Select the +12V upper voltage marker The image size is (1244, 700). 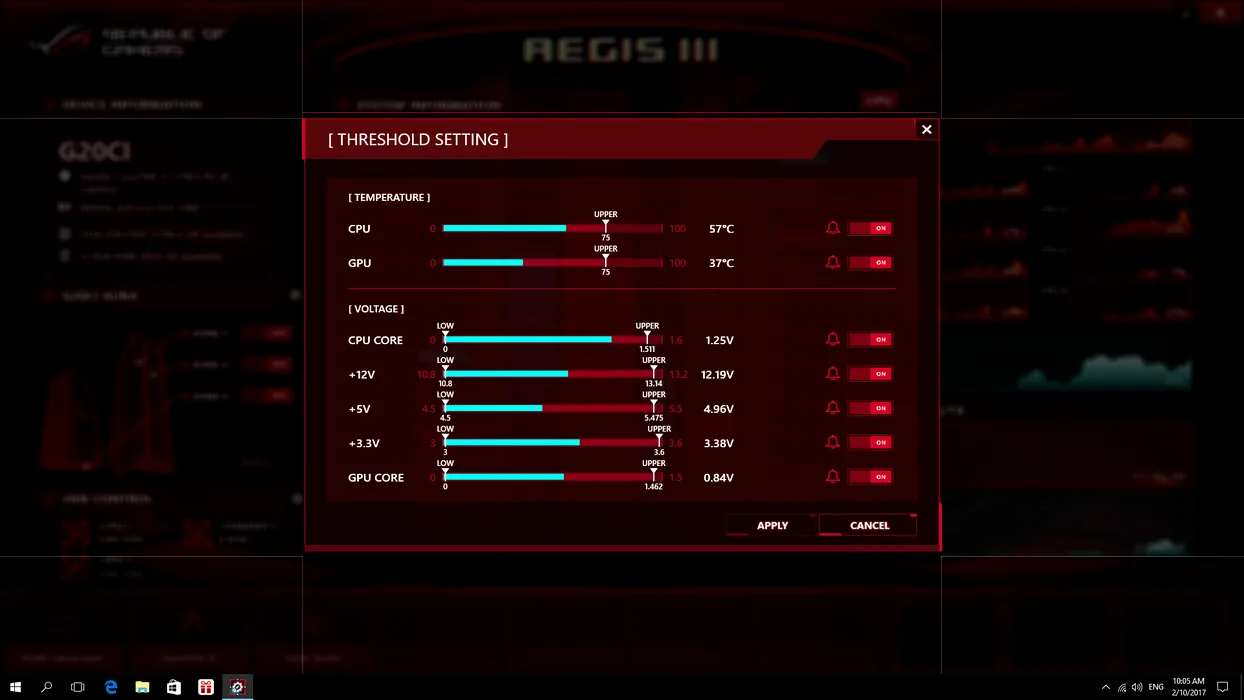pos(654,373)
